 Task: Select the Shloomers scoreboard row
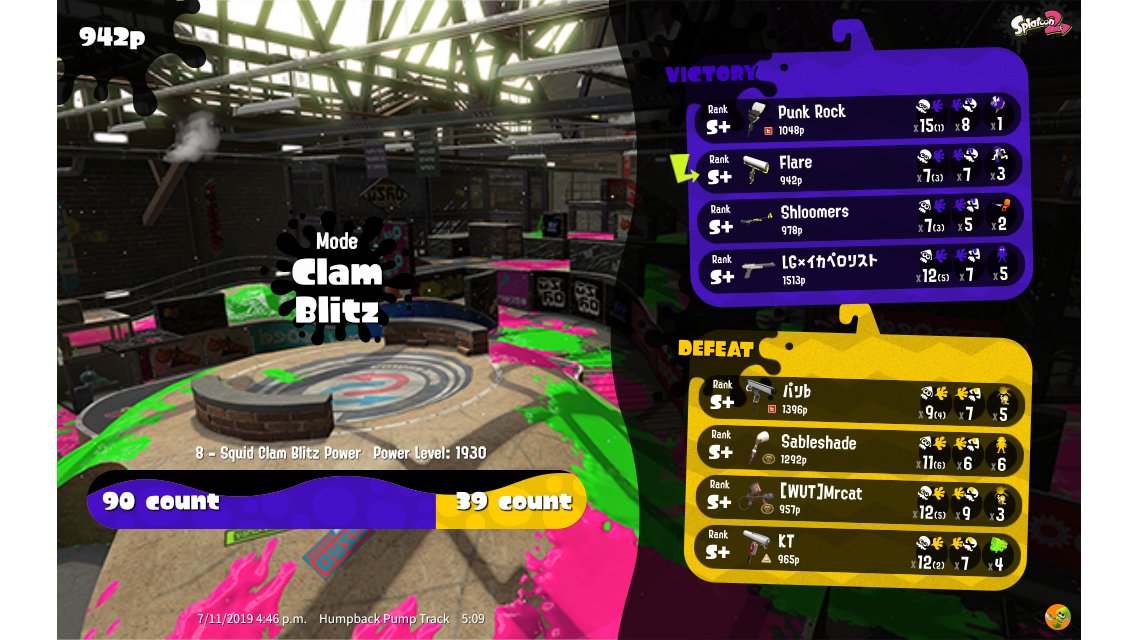click(858, 218)
